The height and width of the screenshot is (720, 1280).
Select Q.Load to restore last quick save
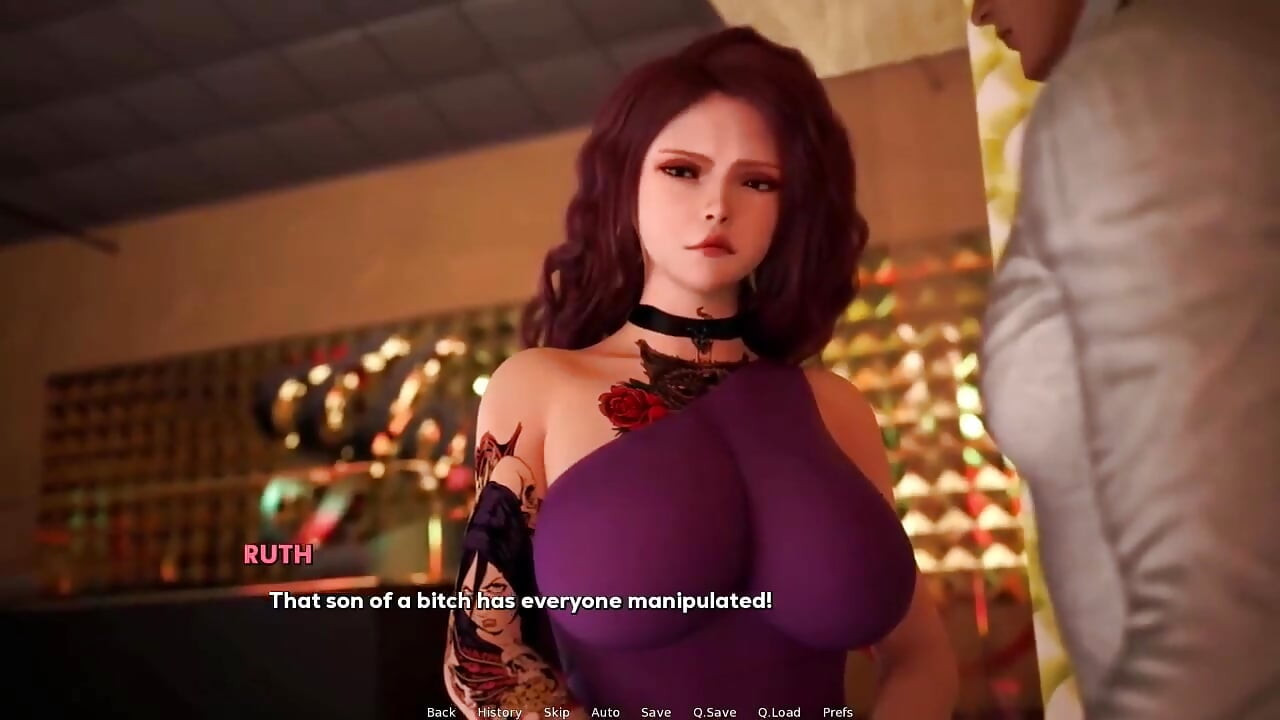(779, 712)
